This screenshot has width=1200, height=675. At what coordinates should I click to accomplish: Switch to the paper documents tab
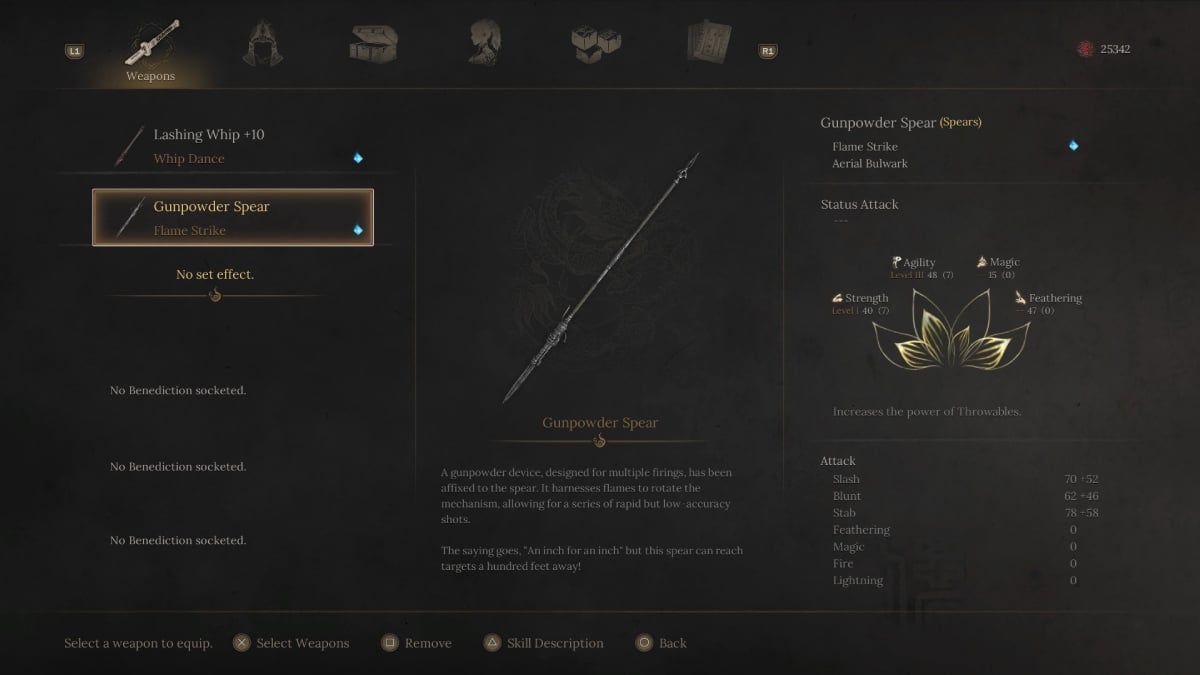(x=708, y=43)
